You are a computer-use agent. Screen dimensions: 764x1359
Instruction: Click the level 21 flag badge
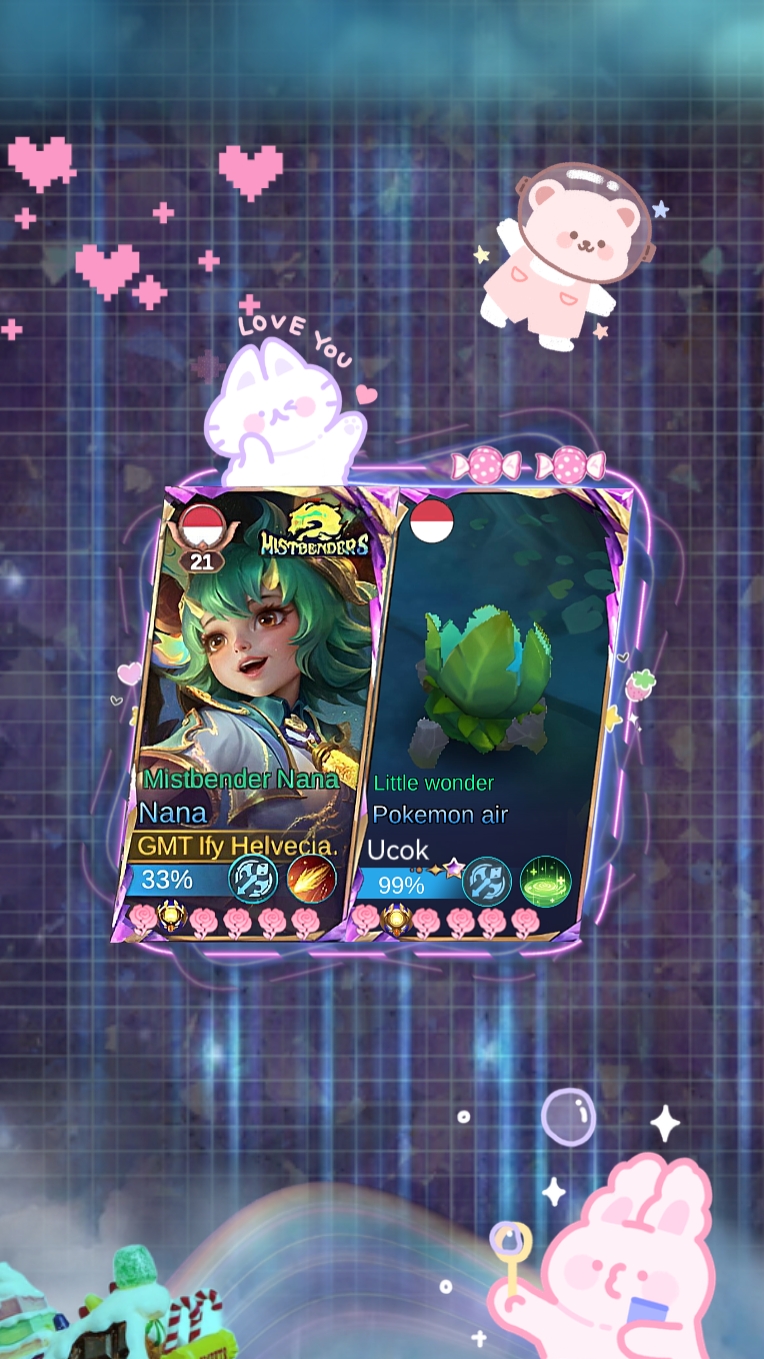point(202,538)
